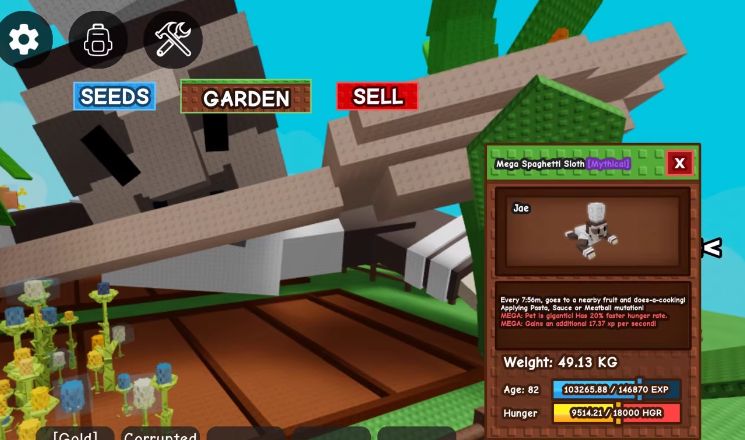This screenshot has width=745, height=440.
Task: Open the settings gear menu
Action: (23, 39)
